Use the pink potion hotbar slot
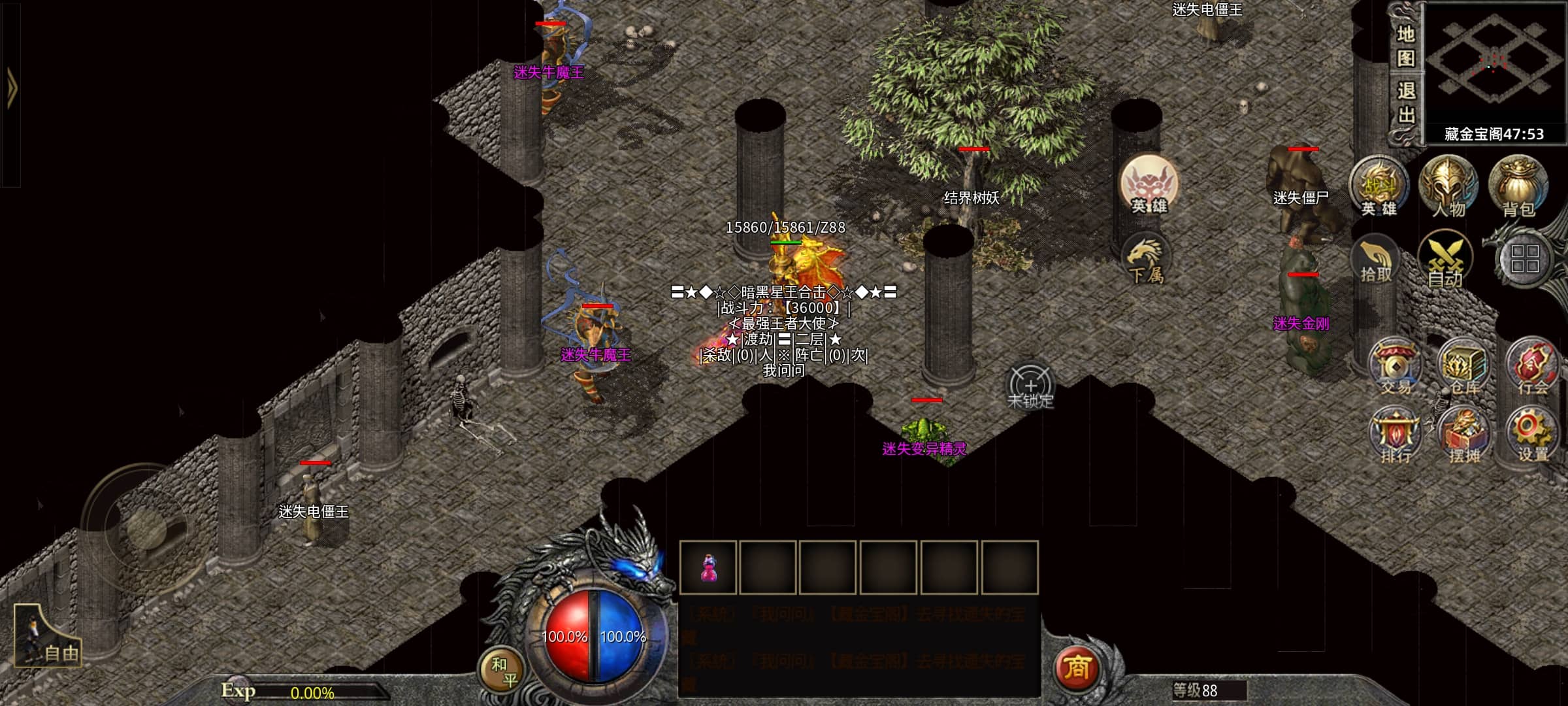Screen dimensions: 1568x706 click(x=708, y=567)
